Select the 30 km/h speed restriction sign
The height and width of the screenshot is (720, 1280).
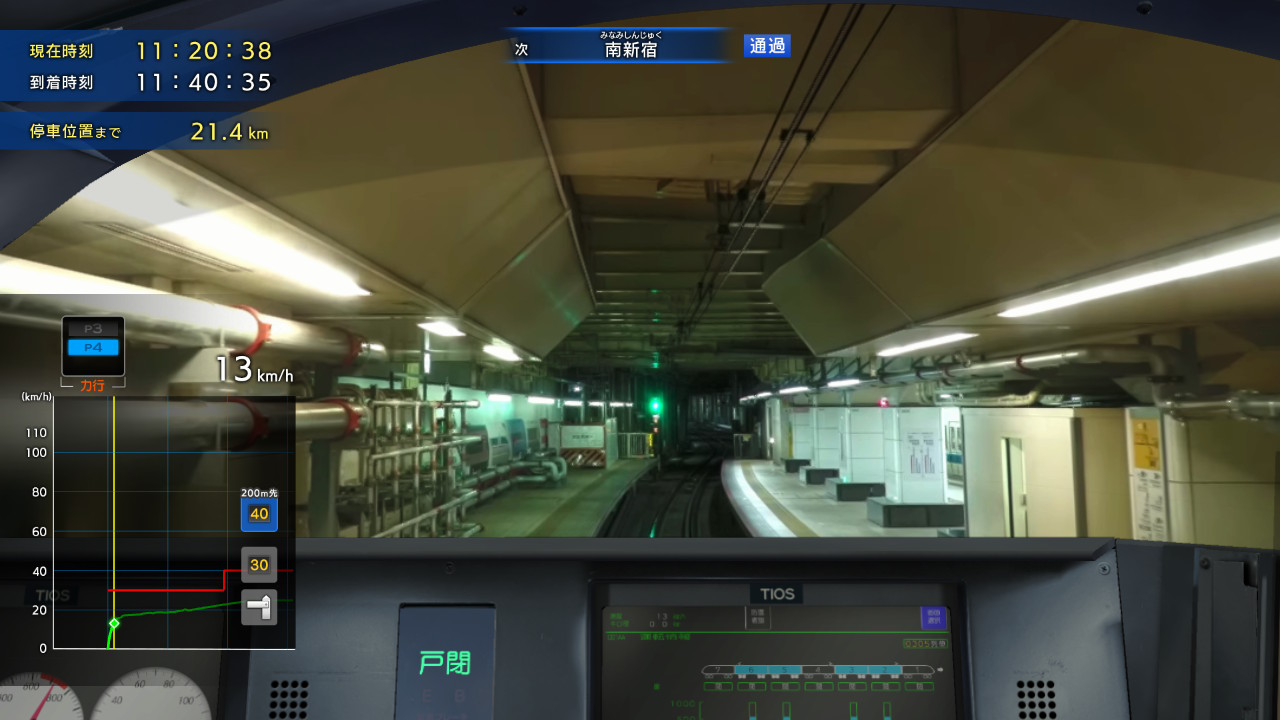tap(258, 564)
